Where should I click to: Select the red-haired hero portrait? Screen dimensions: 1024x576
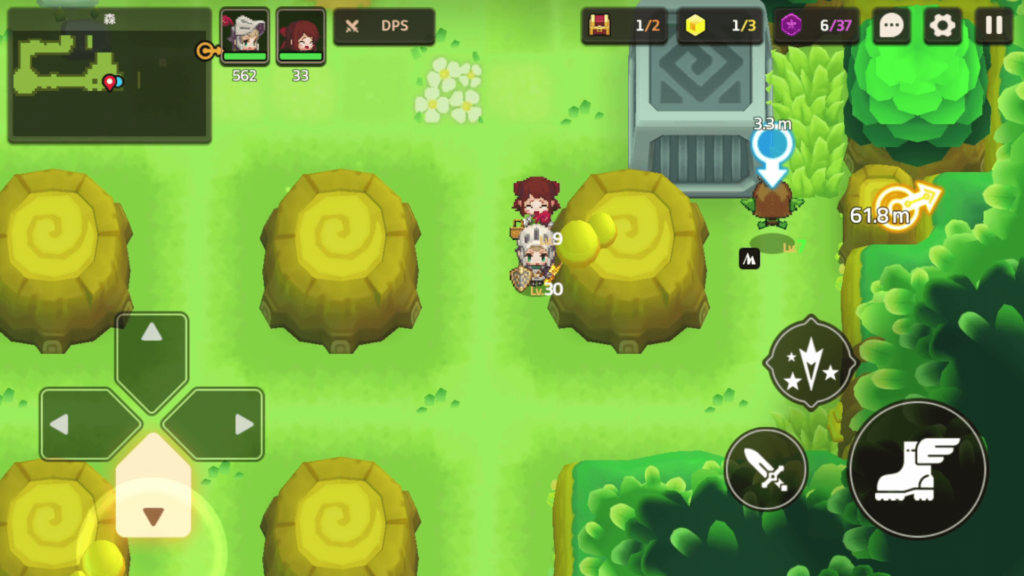[300, 36]
